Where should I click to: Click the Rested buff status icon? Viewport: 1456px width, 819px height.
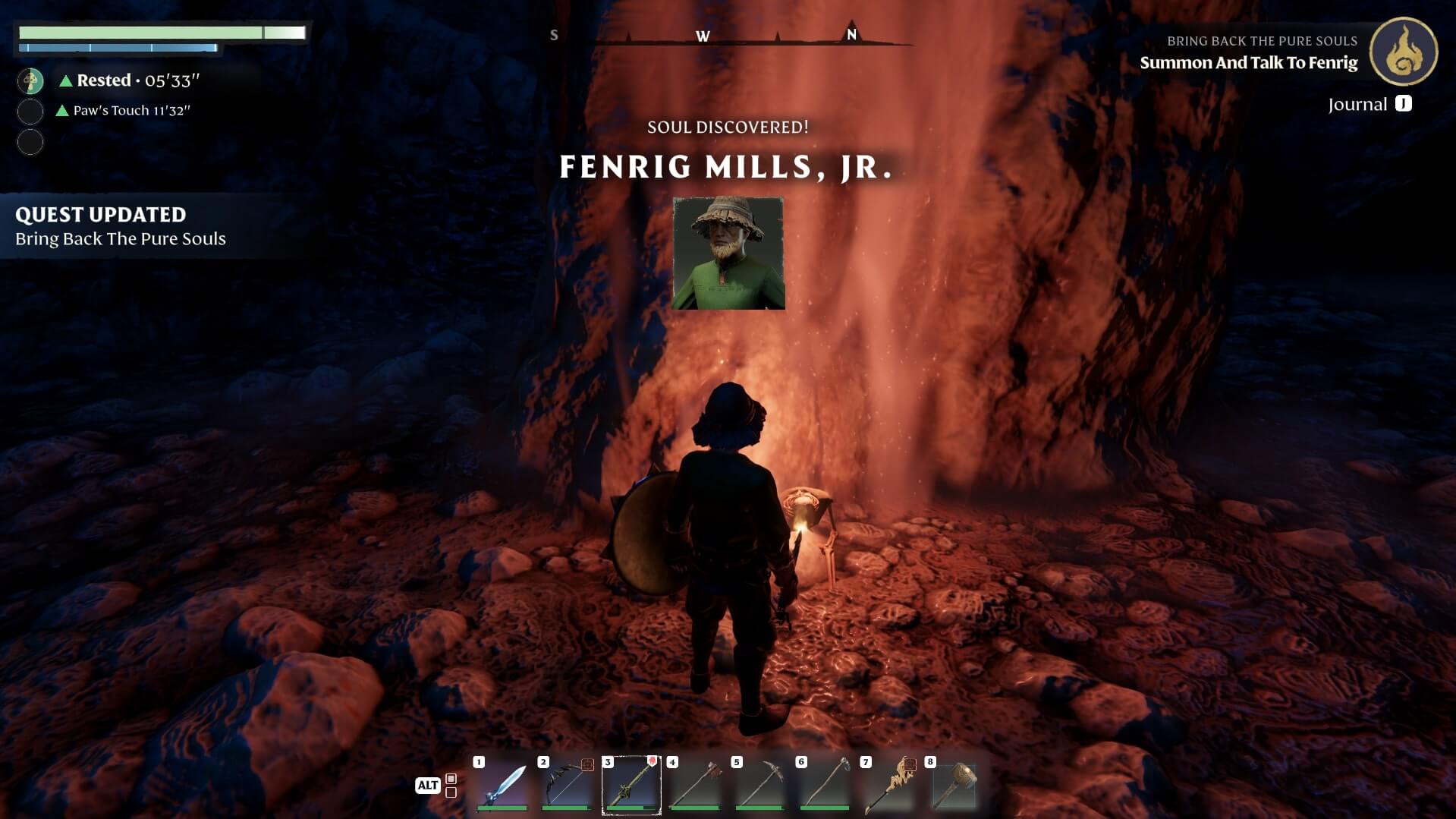(x=31, y=80)
